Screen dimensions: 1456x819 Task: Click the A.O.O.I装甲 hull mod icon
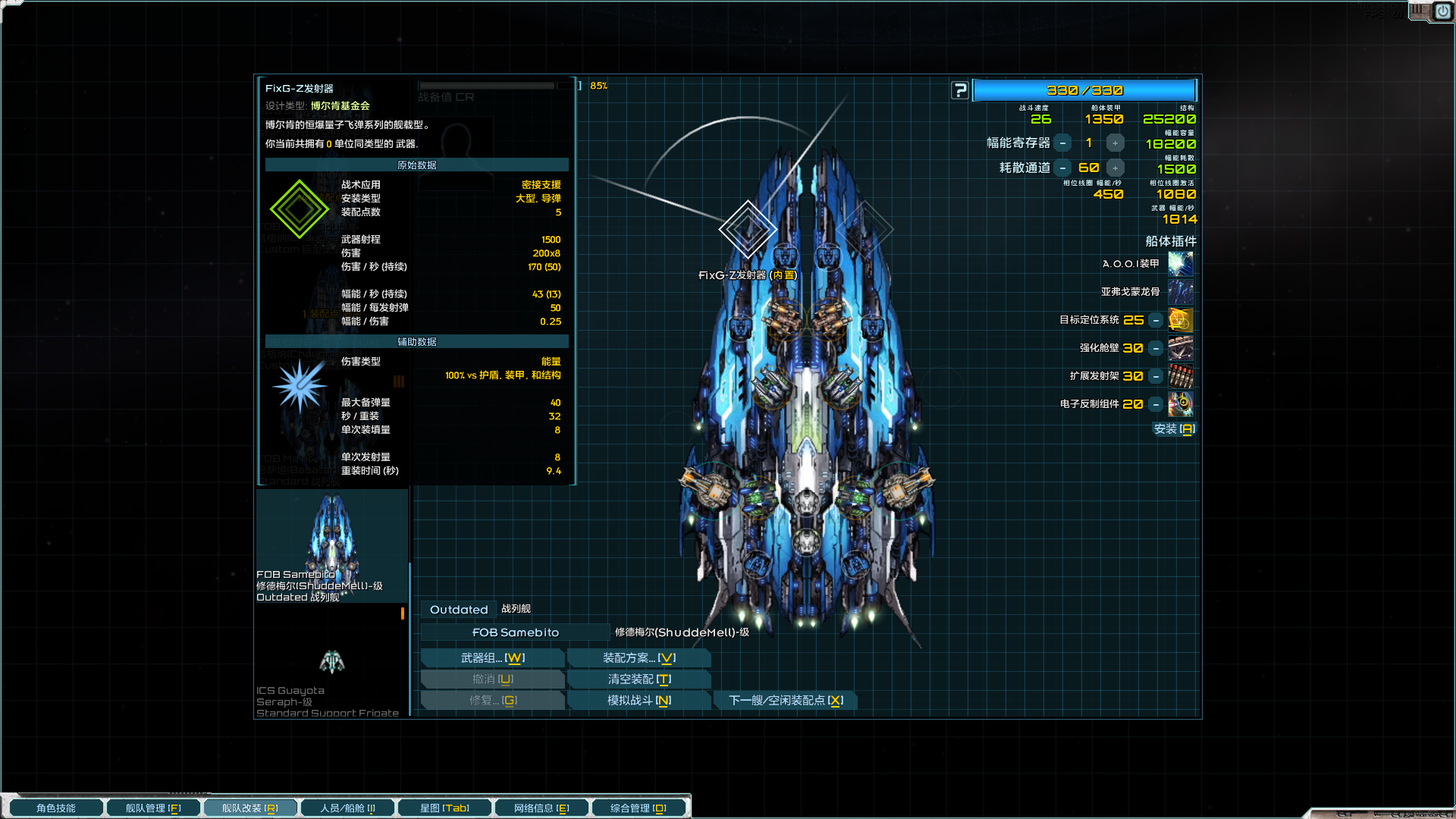pos(1181,263)
